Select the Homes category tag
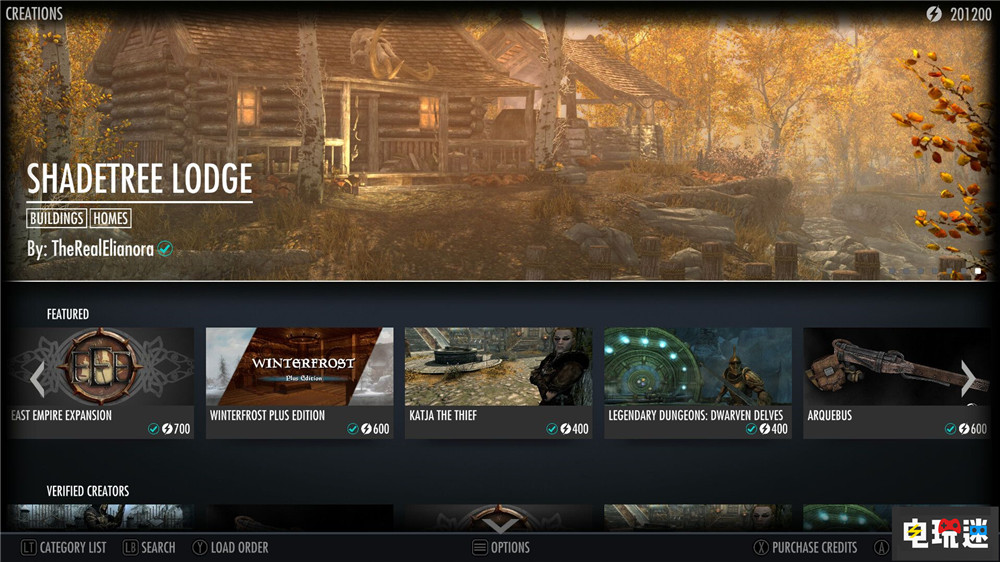The width and height of the screenshot is (1000, 562). [x=110, y=218]
